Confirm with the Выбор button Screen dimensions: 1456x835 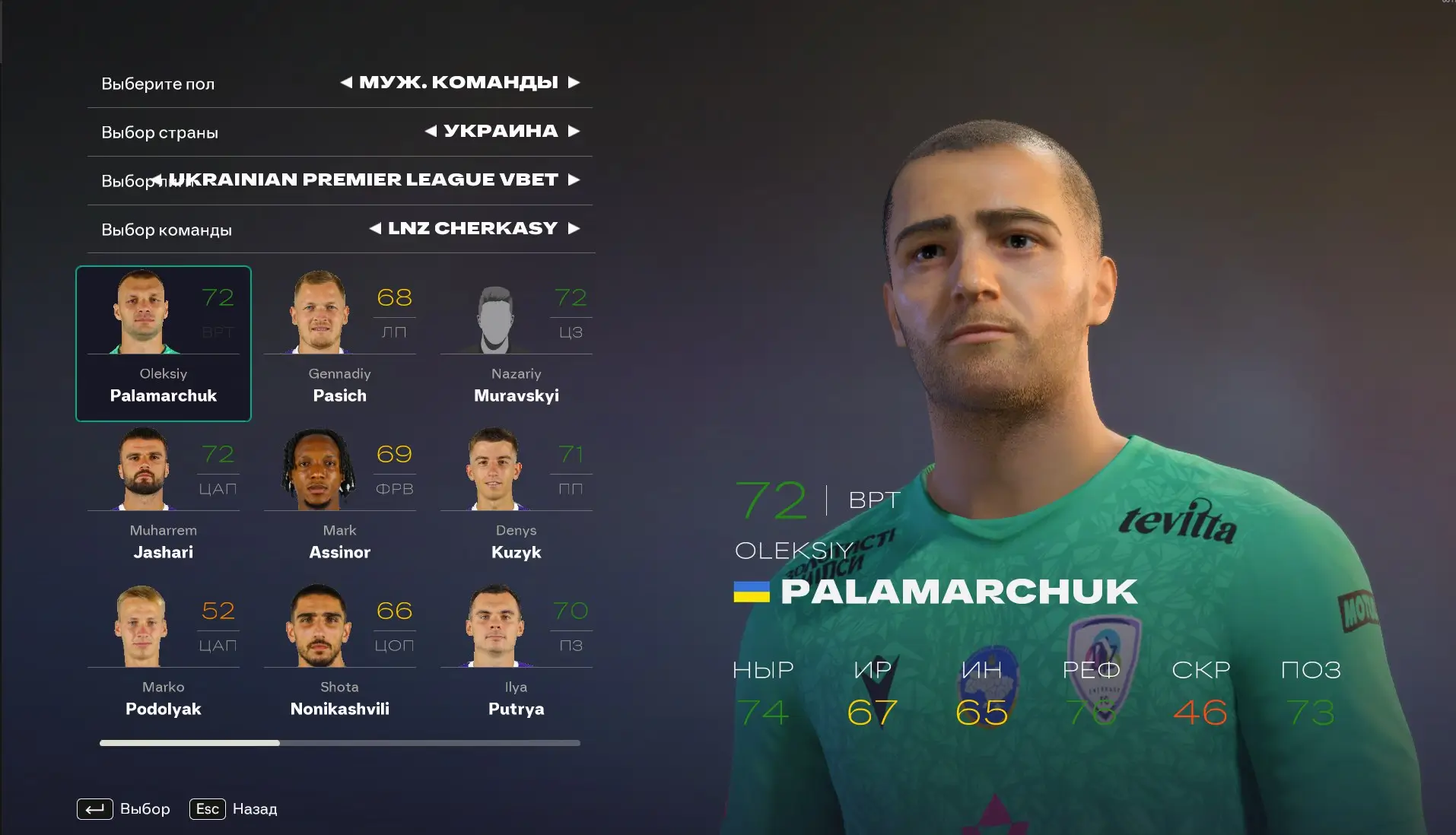[124, 808]
